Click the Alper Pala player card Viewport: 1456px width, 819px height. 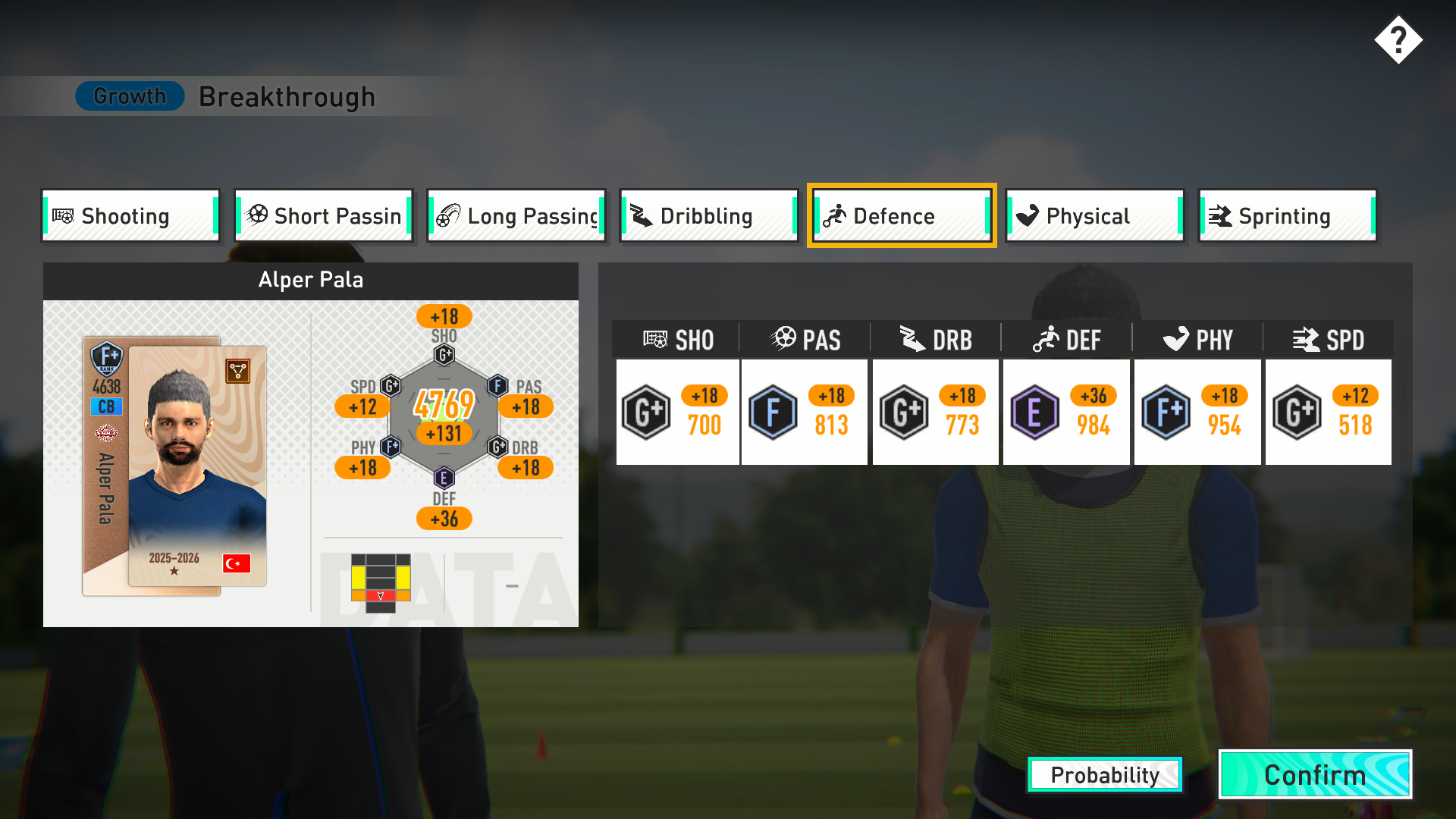[174, 466]
